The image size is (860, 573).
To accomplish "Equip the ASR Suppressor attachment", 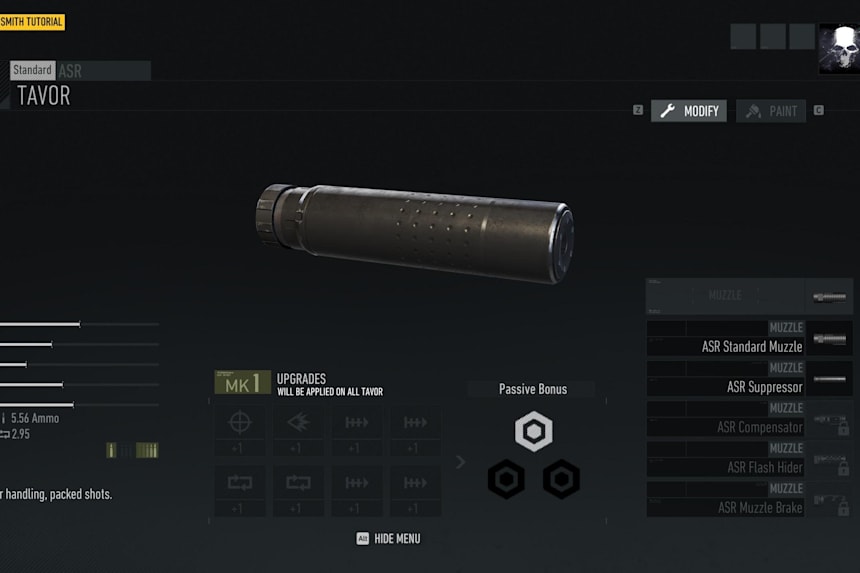I will (749, 379).
